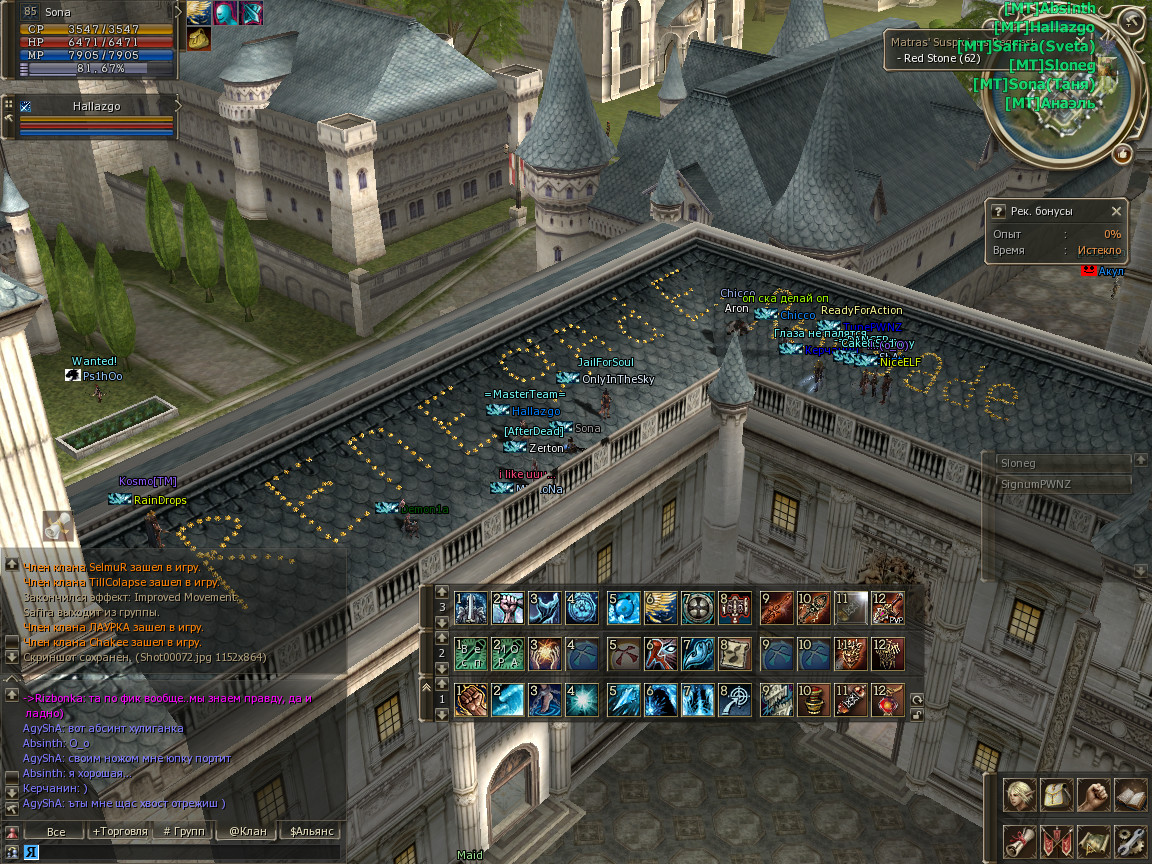Switch to the @Клан chat tab
The height and width of the screenshot is (864, 1152).
[x=246, y=831]
